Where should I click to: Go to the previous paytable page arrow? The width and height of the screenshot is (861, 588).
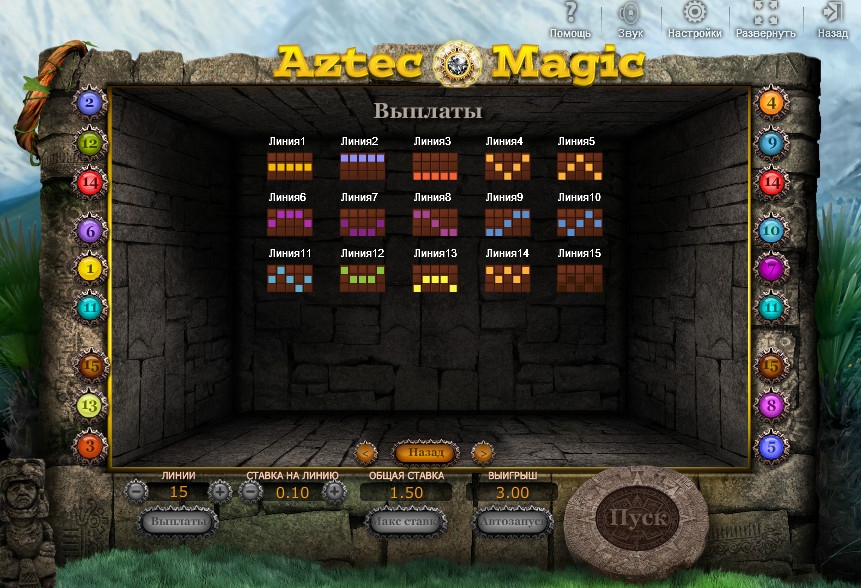366,453
